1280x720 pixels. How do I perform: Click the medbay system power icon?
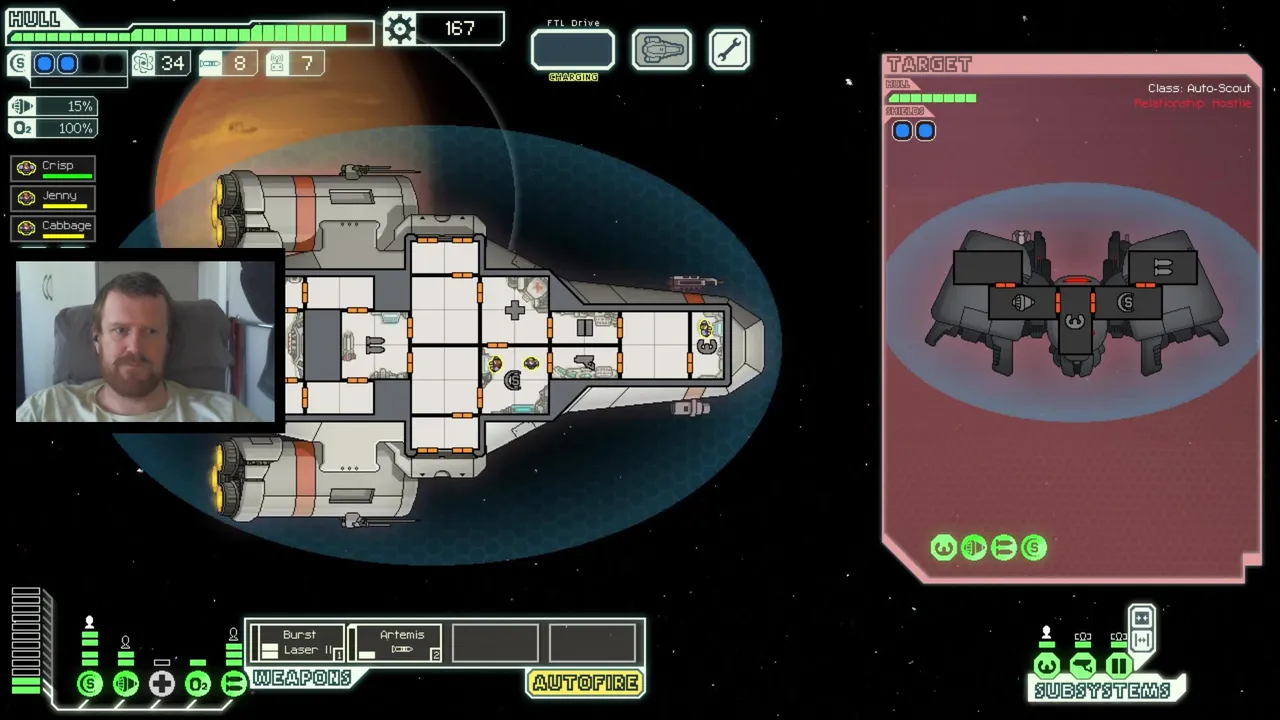click(x=162, y=684)
